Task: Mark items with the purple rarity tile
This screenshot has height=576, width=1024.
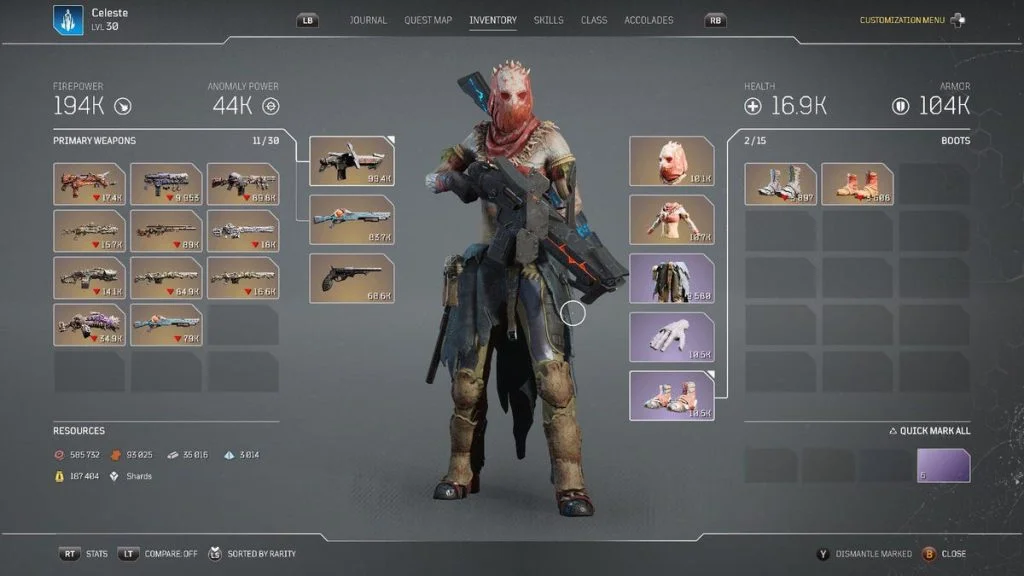Action: (944, 465)
